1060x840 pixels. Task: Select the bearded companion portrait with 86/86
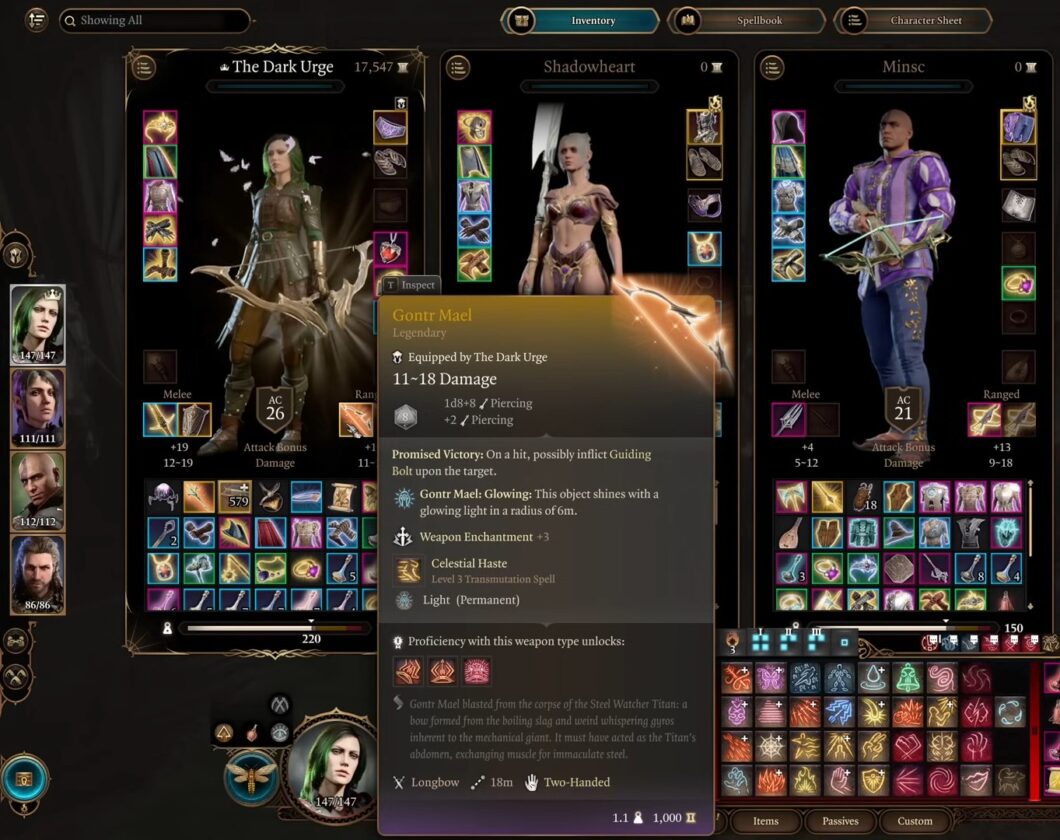pyautogui.click(x=38, y=574)
